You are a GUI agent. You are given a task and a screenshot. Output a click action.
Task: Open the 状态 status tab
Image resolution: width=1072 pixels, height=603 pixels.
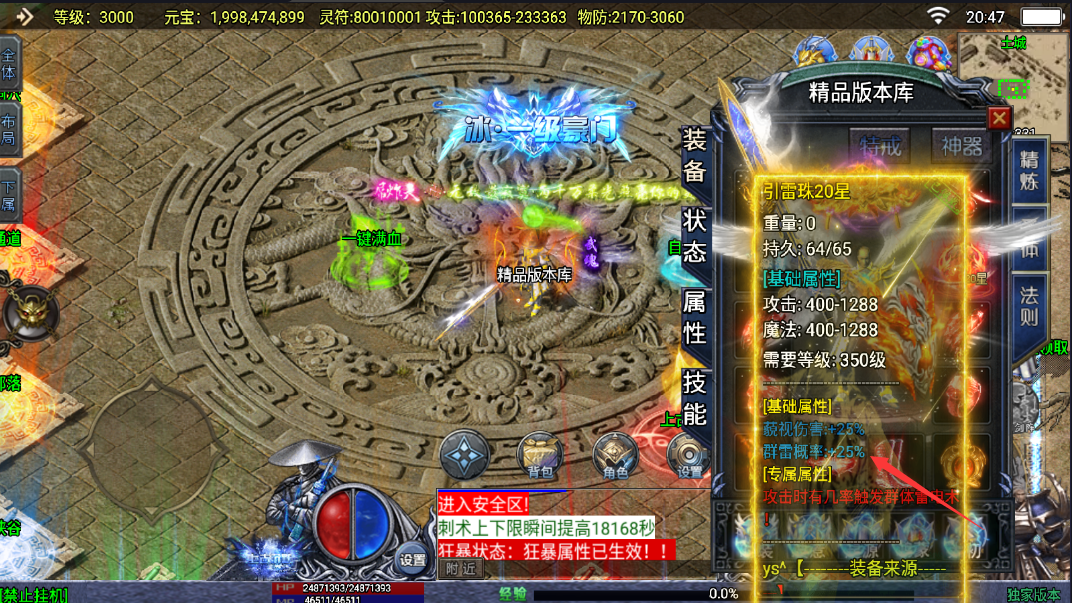[x=695, y=236]
